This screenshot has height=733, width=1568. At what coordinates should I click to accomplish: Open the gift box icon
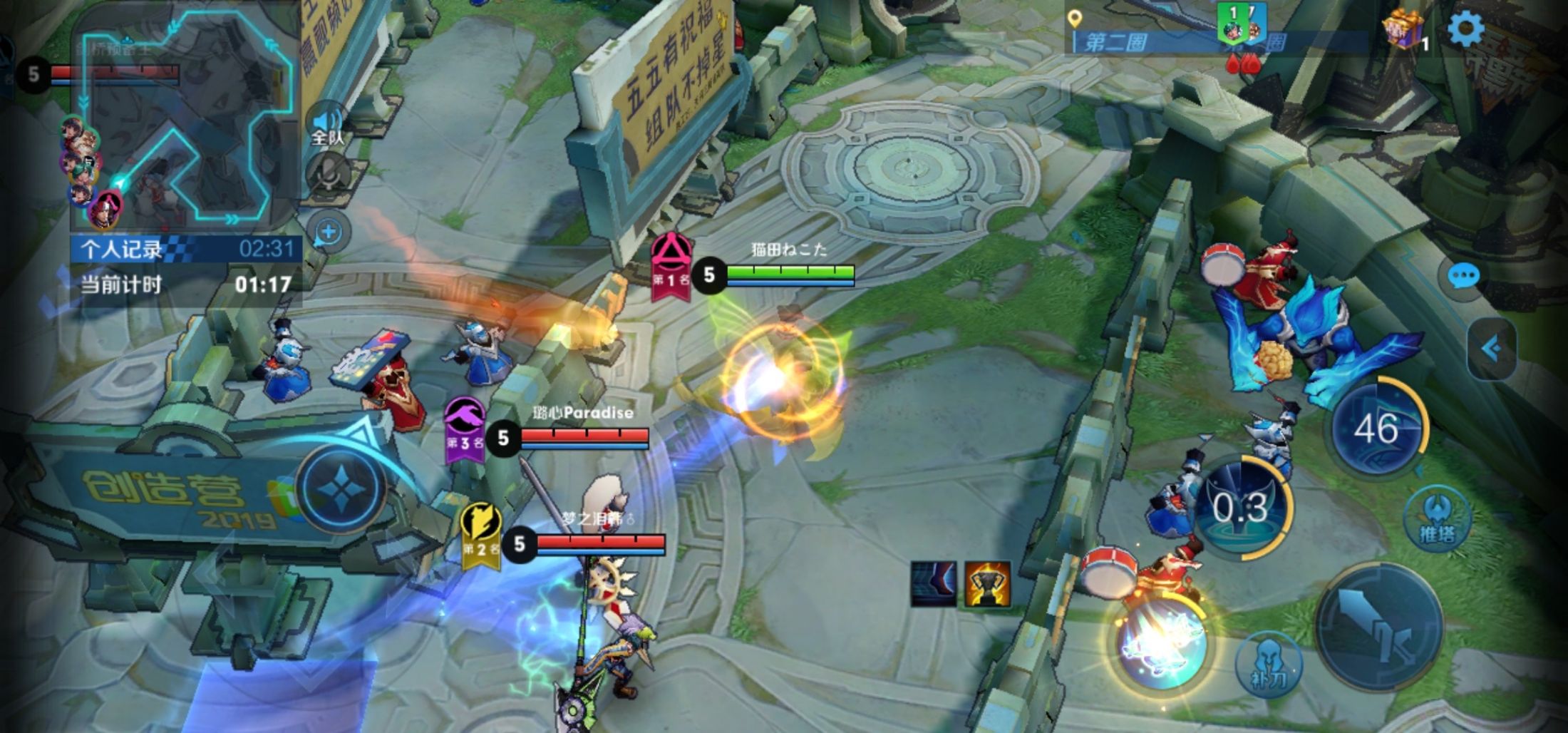click(1403, 31)
